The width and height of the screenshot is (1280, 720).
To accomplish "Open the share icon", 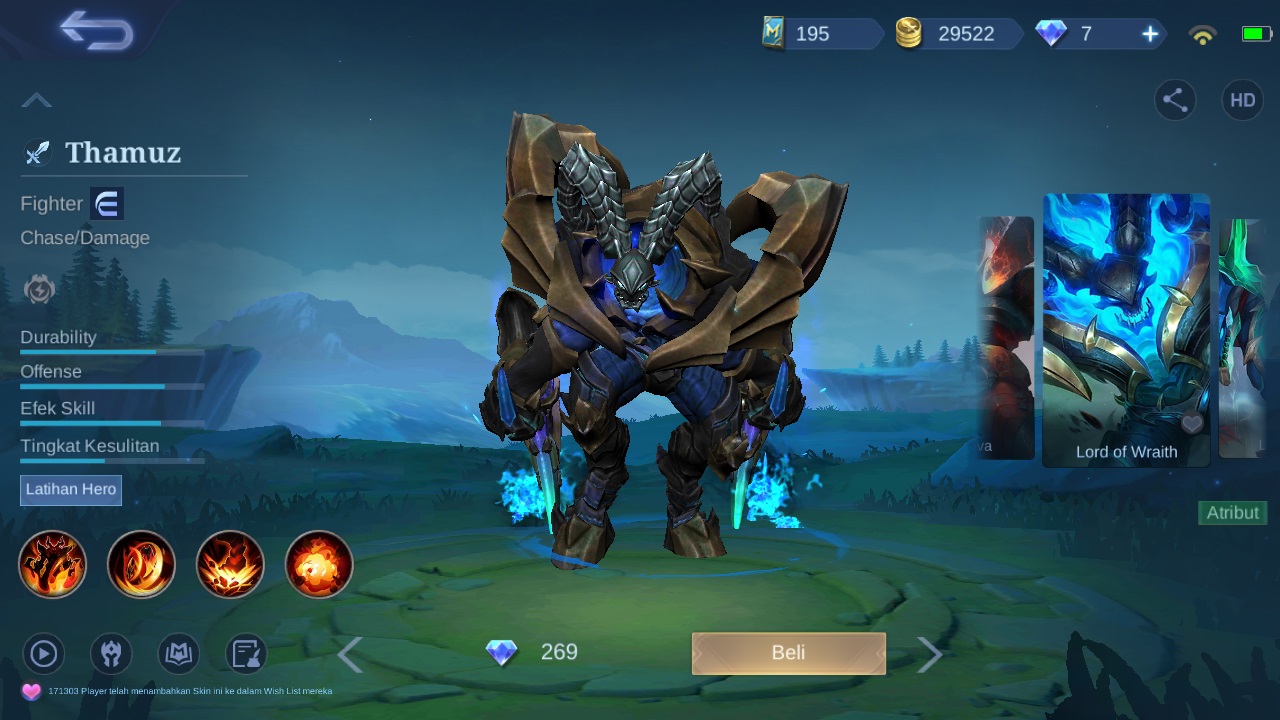I will coord(1175,100).
